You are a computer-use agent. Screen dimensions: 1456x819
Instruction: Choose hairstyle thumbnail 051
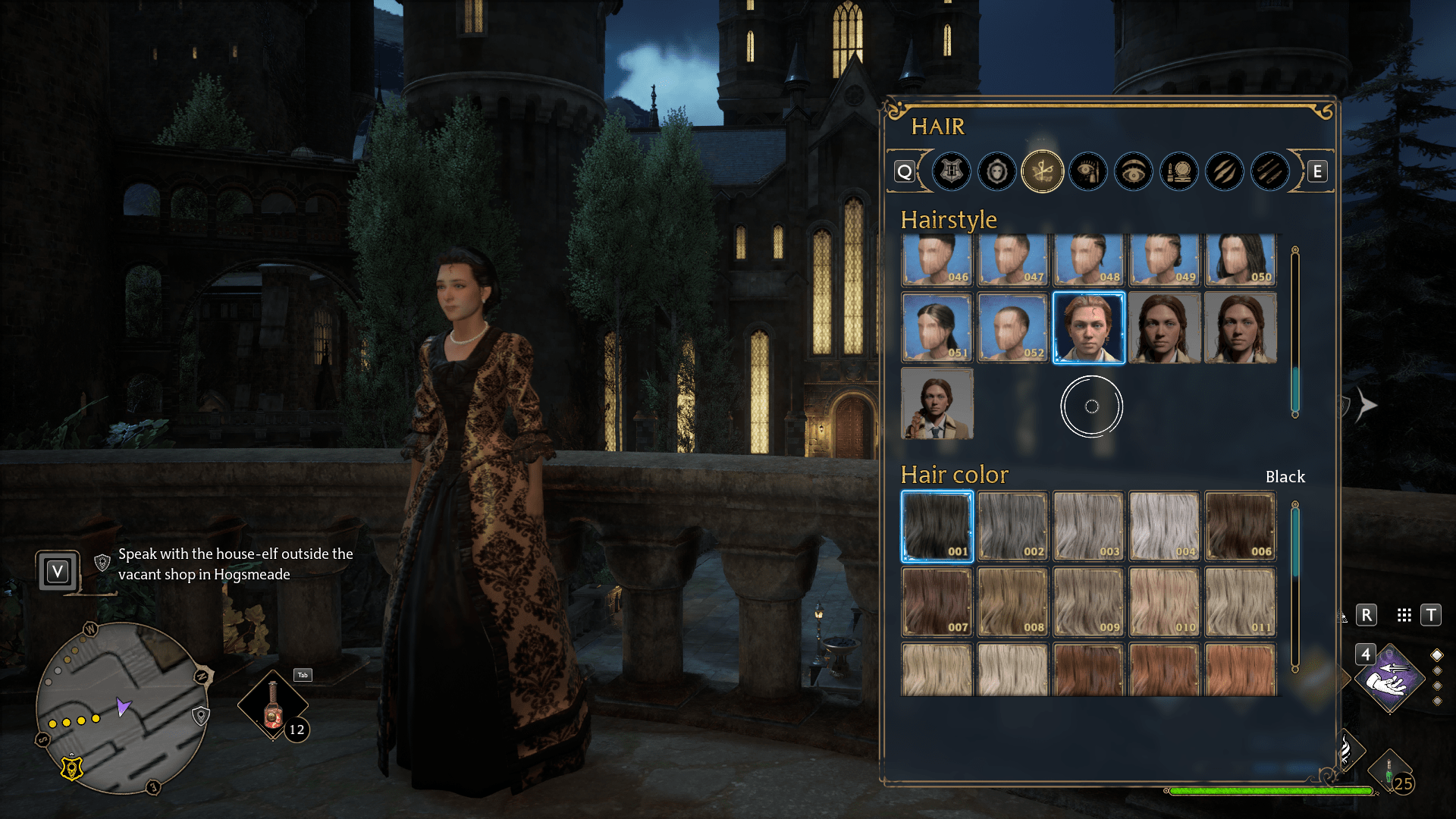coord(937,328)
